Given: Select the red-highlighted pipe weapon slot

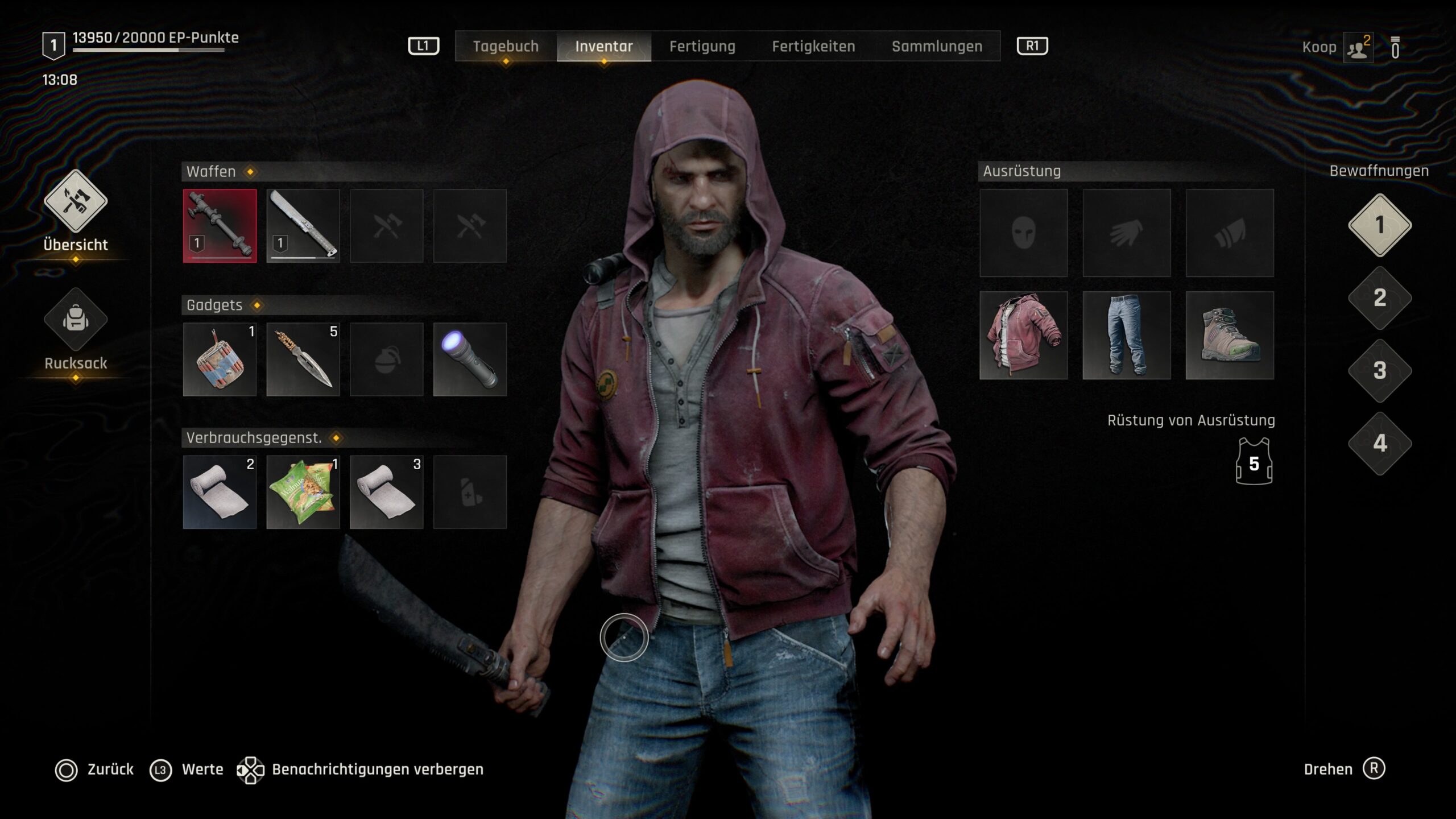Looking at the screenshot, I should (x=220, y=226).
